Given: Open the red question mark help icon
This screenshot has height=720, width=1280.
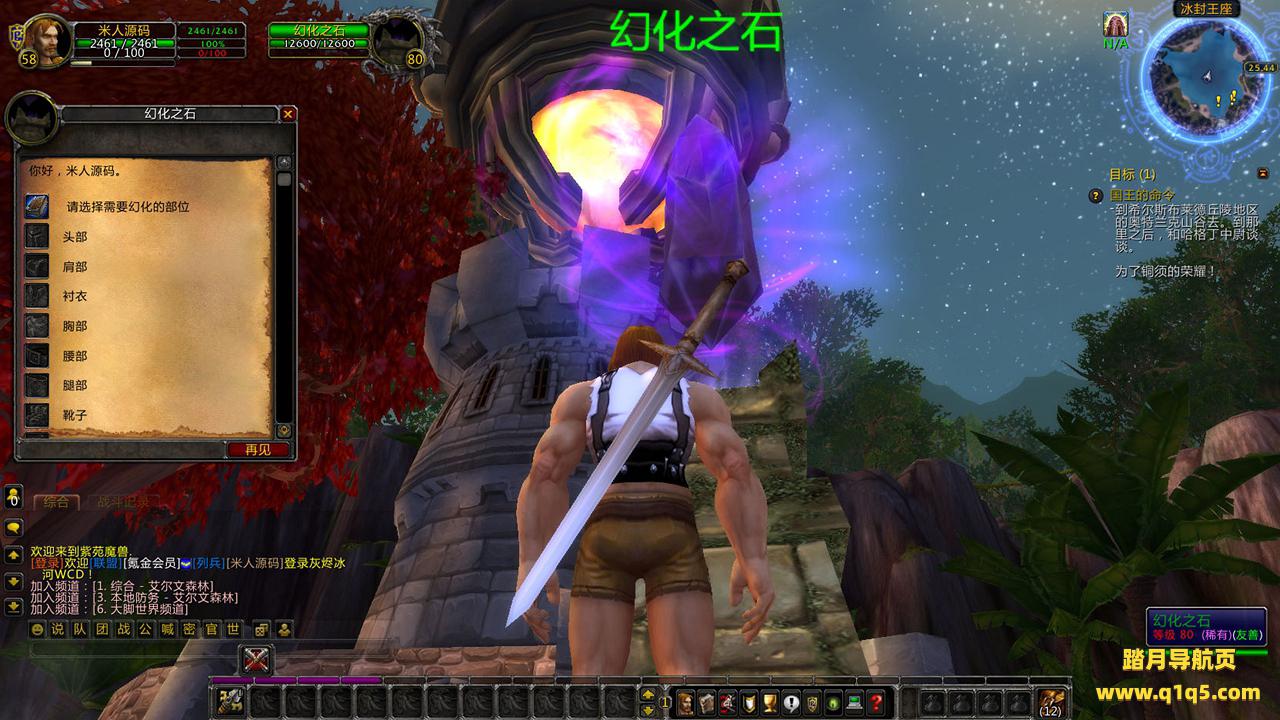Looking at the screenshot, I should pos(876,702).
